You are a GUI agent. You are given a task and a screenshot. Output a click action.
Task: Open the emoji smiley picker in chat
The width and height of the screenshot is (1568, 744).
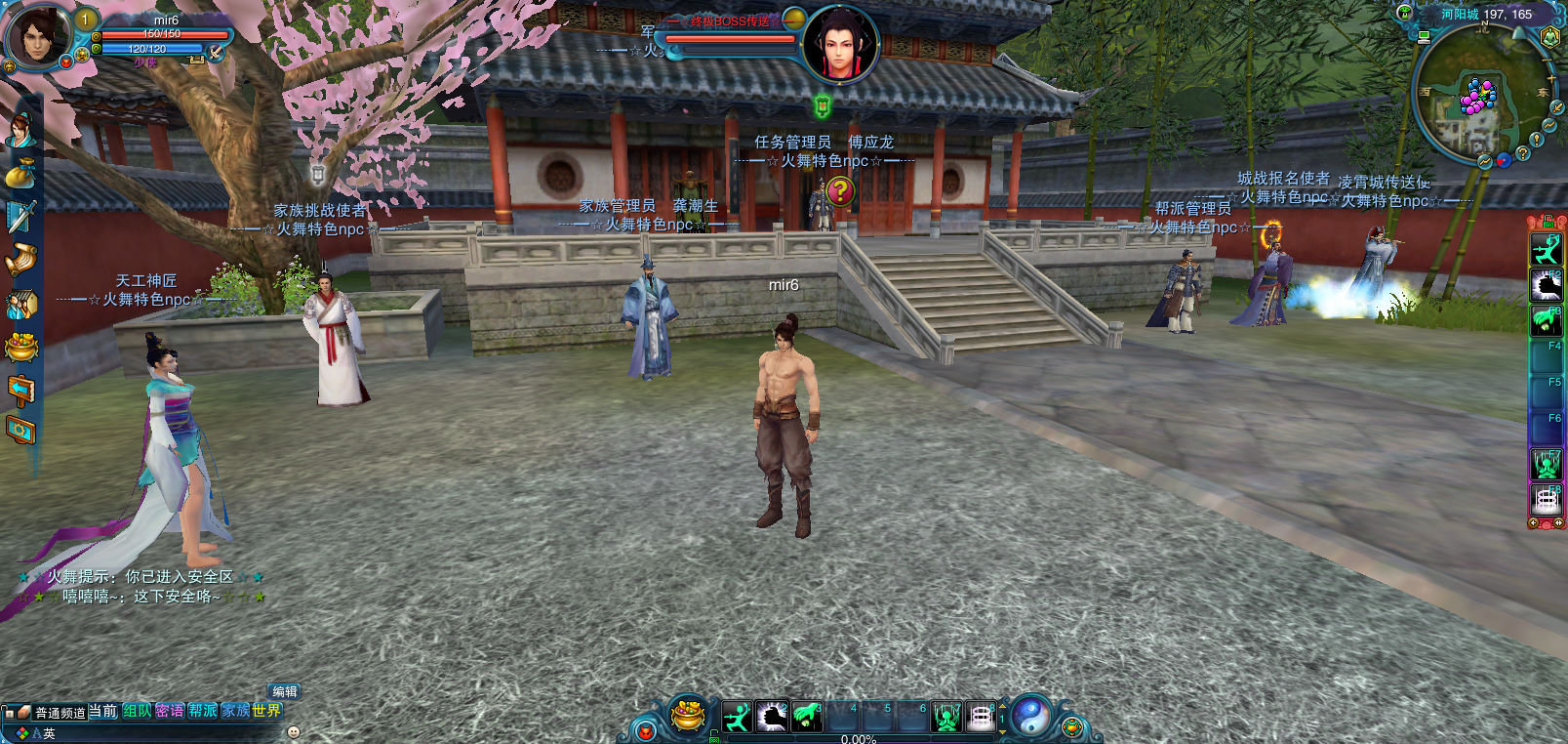click(x=294, y=732)
